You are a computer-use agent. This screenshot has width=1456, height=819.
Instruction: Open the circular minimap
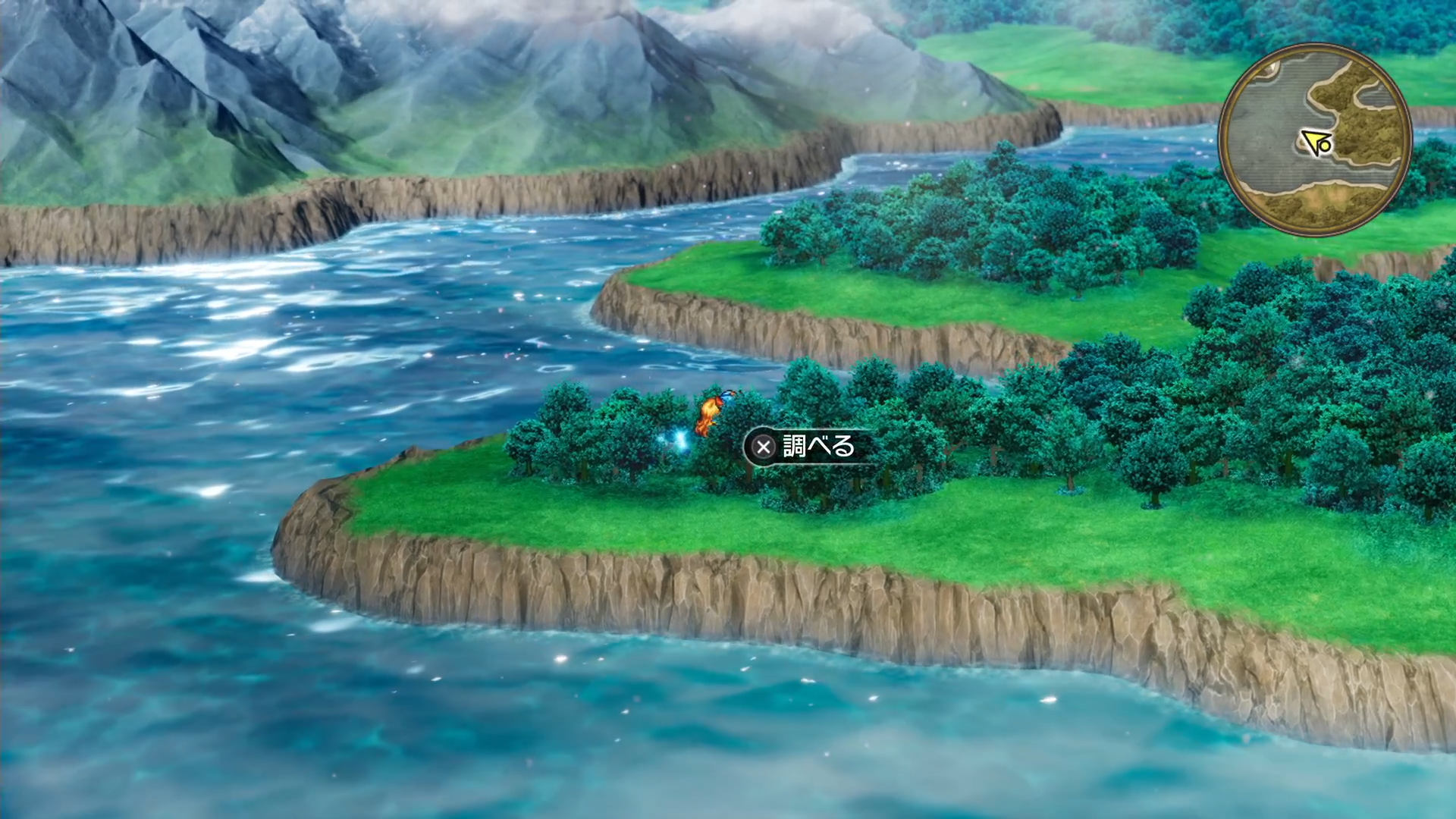[1315, 140]
